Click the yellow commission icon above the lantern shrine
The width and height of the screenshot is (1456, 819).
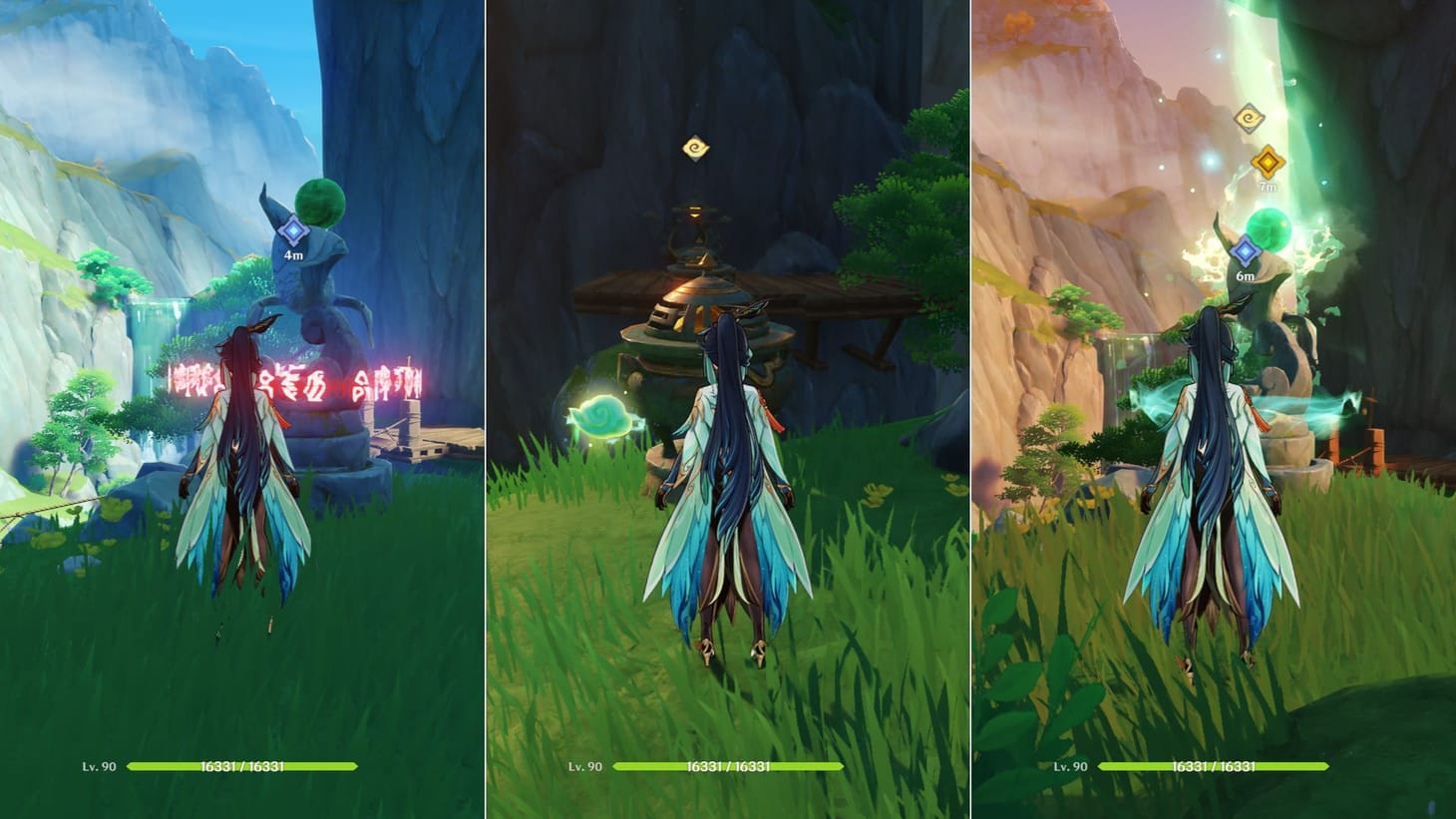click(x=695, y=146)
